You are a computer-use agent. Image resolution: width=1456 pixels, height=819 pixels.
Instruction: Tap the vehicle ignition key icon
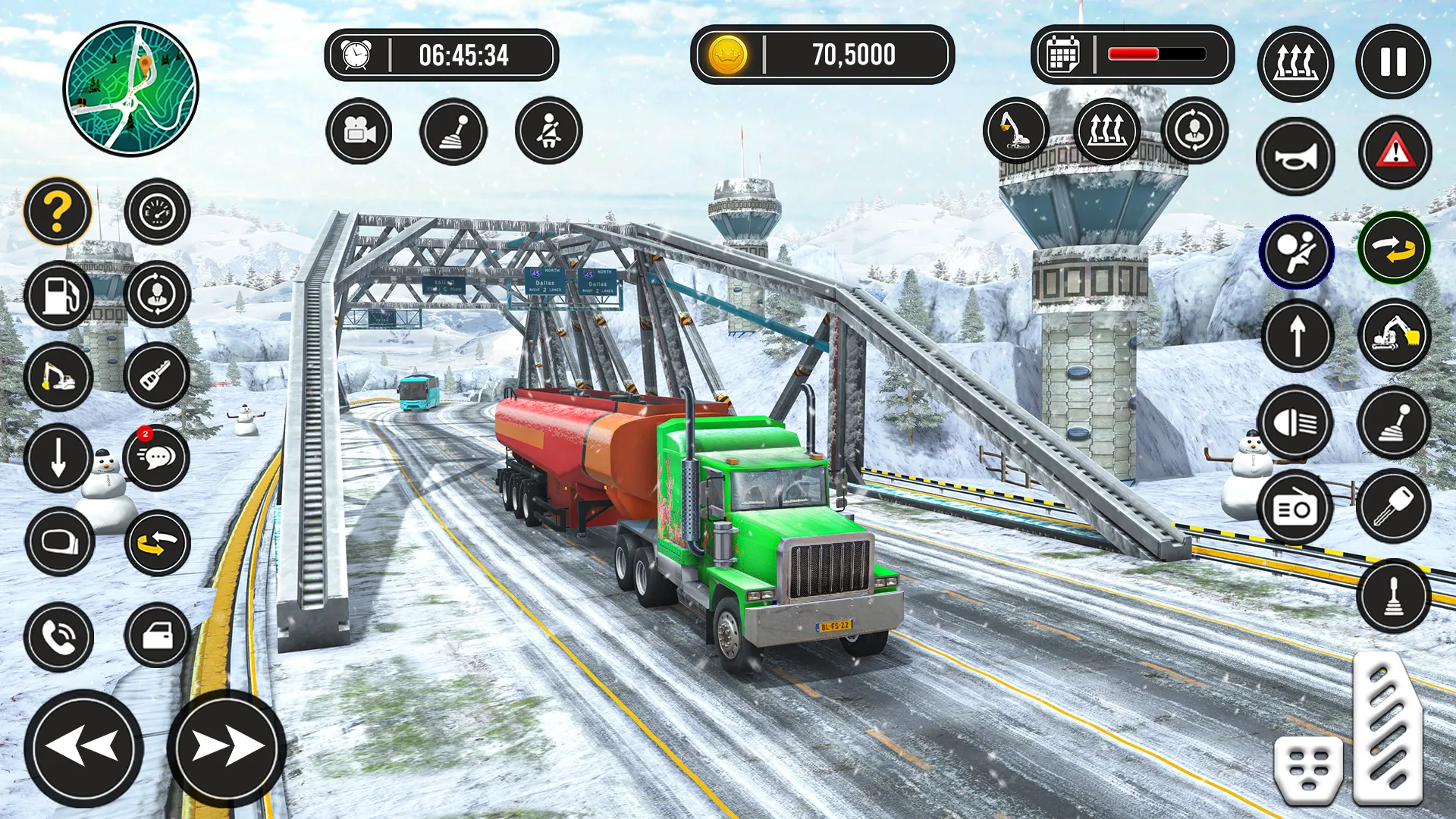1394,507
